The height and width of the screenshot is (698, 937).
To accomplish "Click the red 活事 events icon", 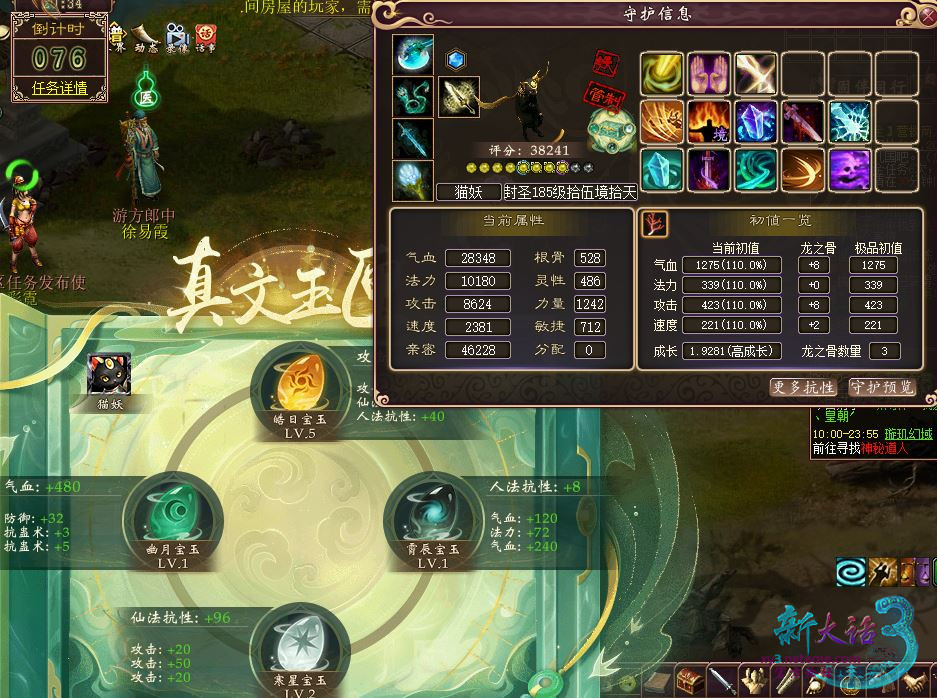I will click(x=206, y=38).
